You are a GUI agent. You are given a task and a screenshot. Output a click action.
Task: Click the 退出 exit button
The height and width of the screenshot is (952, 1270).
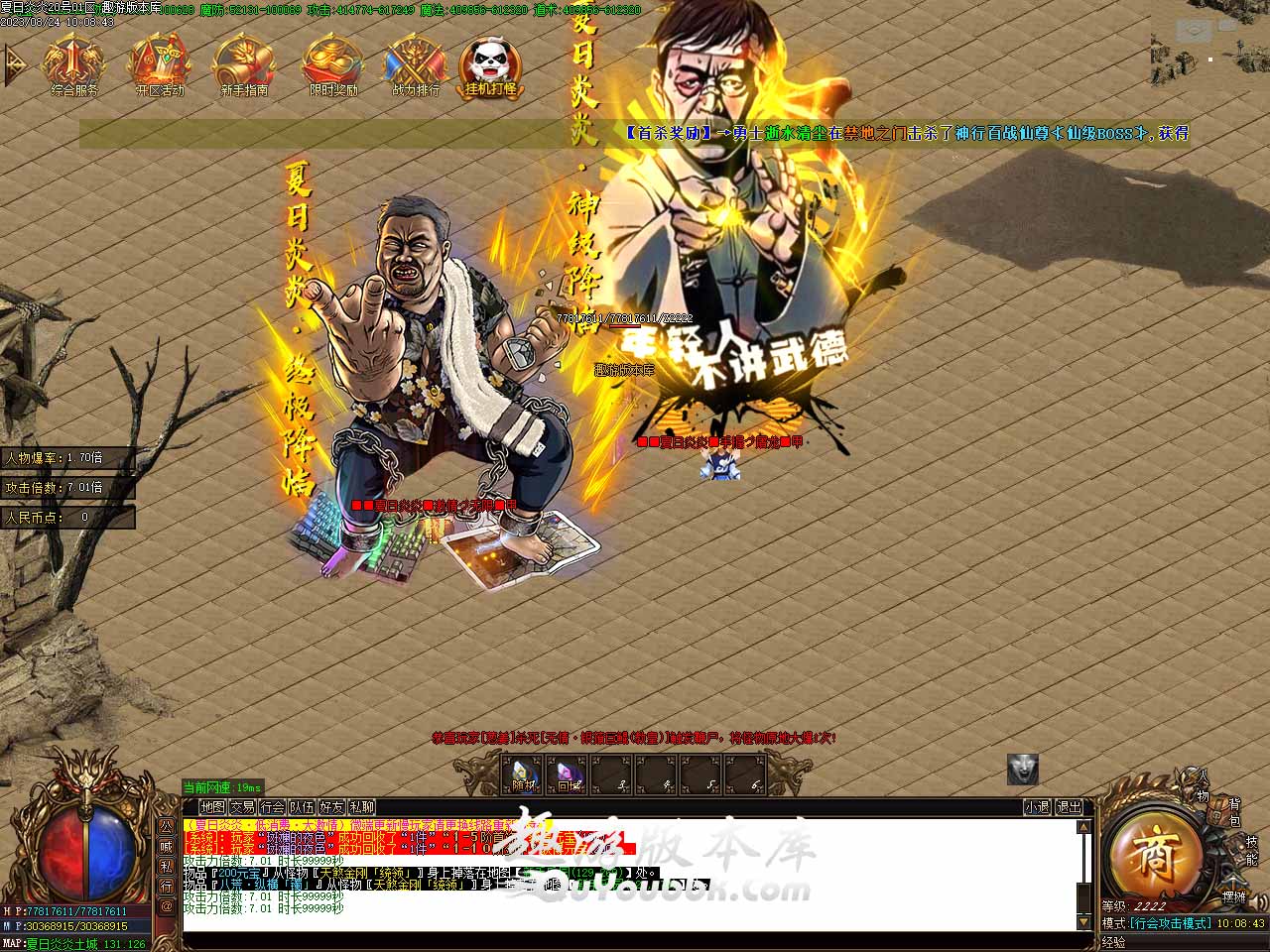(x=1069, y=807)
